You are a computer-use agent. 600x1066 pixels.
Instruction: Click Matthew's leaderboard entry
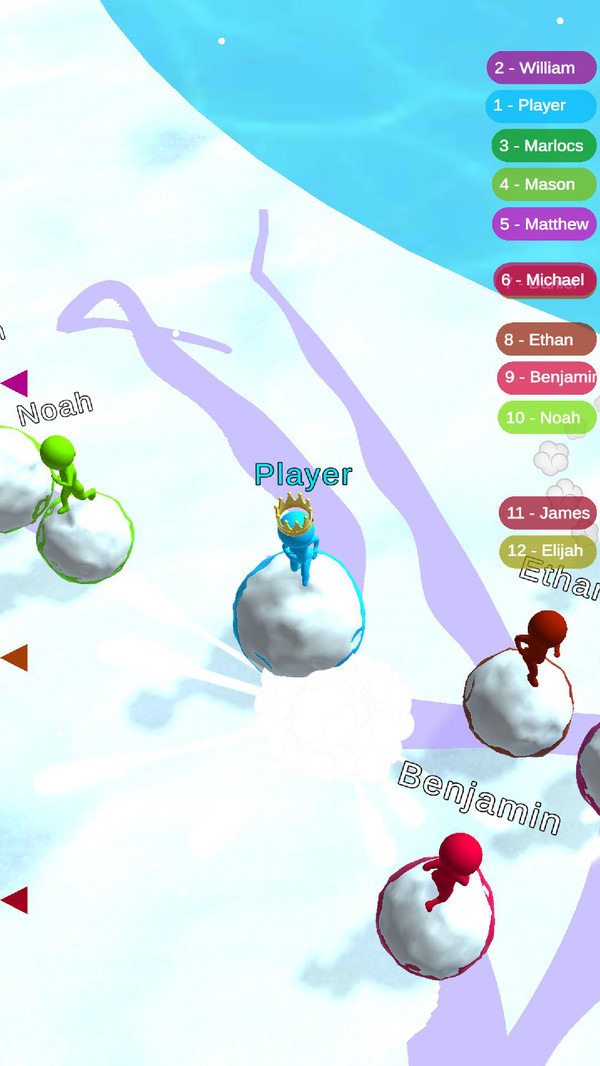point(544,224)
